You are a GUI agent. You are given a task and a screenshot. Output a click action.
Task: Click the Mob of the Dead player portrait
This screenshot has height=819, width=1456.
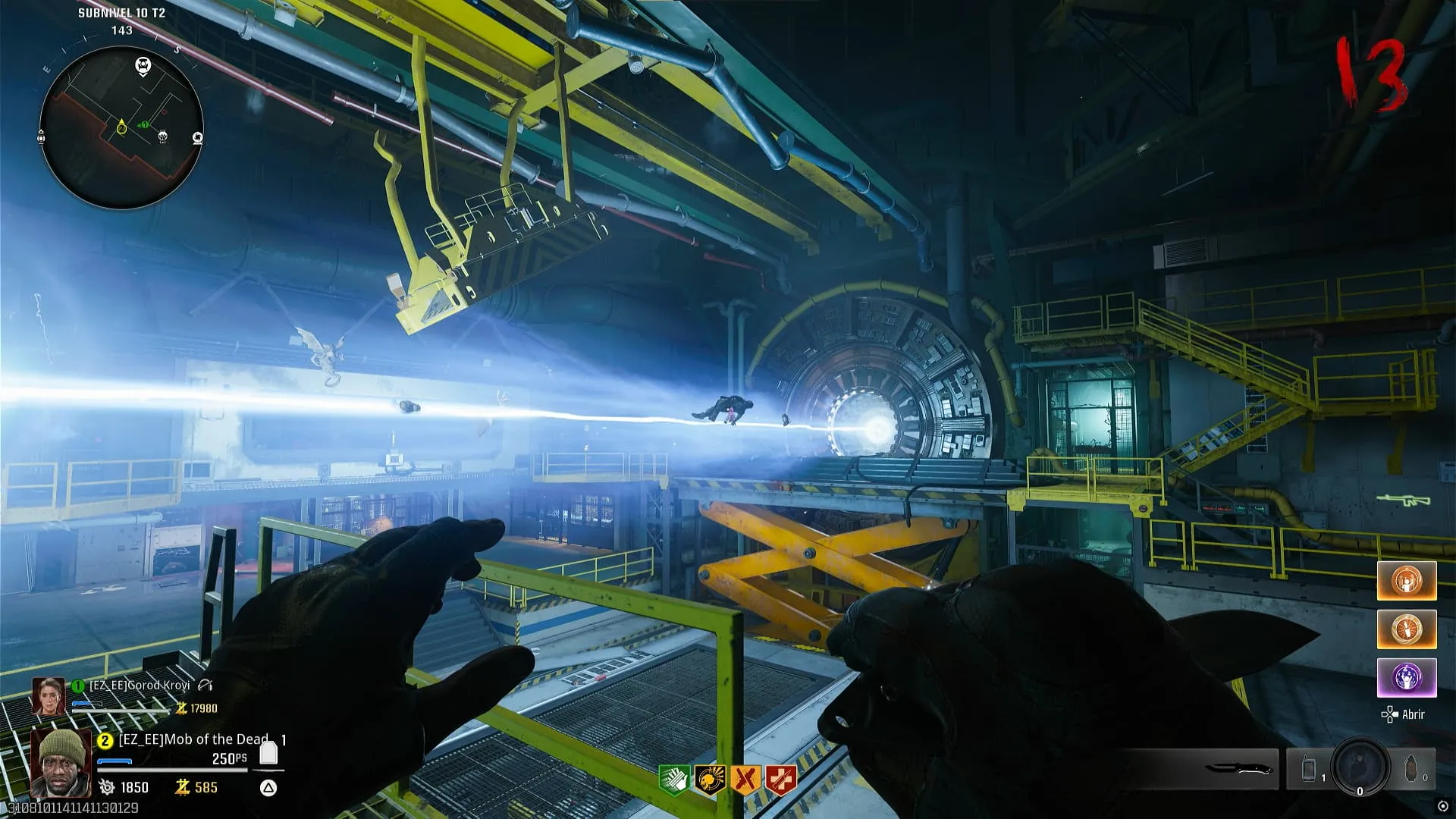tap(60, 764)
